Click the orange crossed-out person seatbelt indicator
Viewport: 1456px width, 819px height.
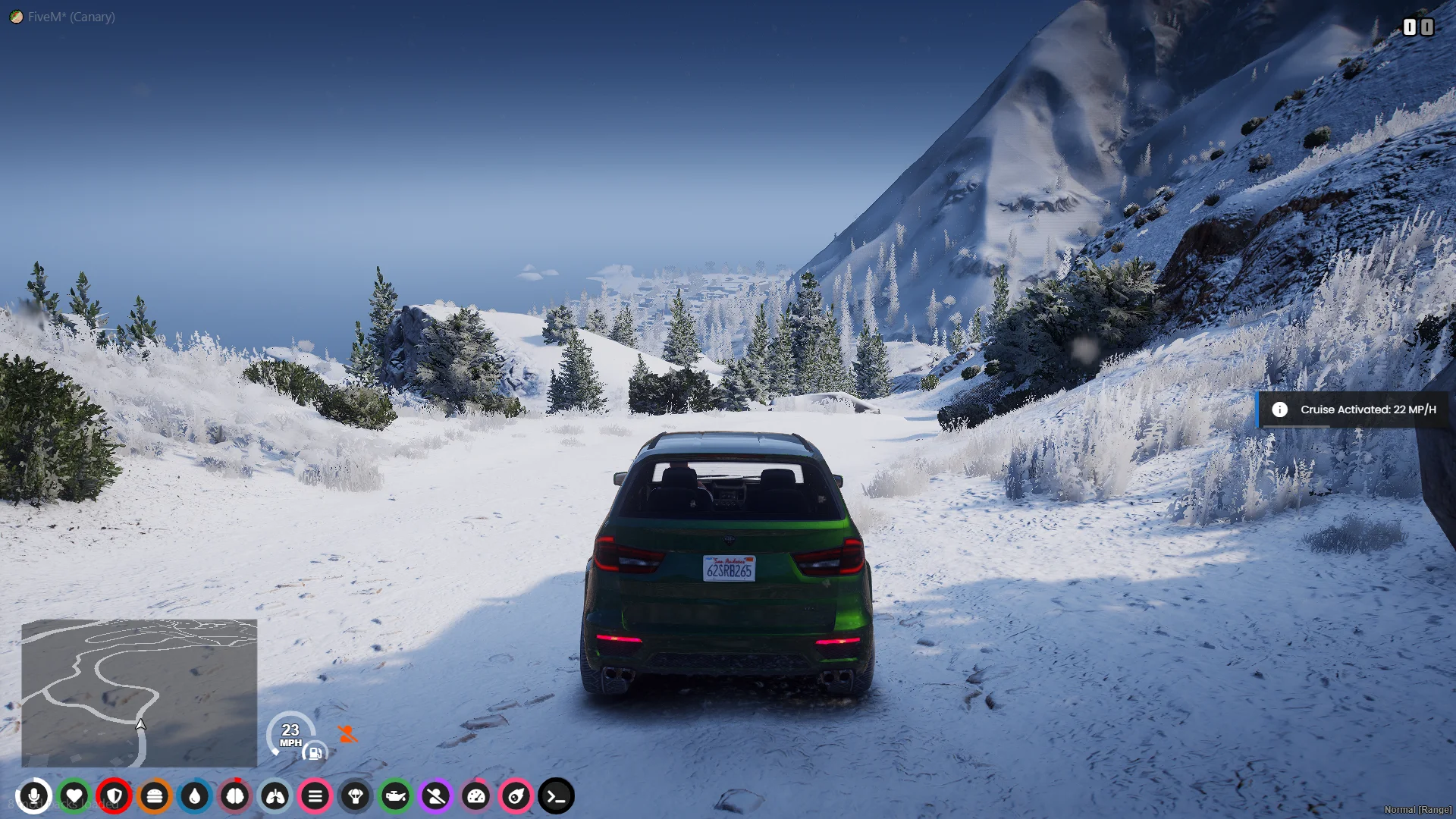pos(347,733)
